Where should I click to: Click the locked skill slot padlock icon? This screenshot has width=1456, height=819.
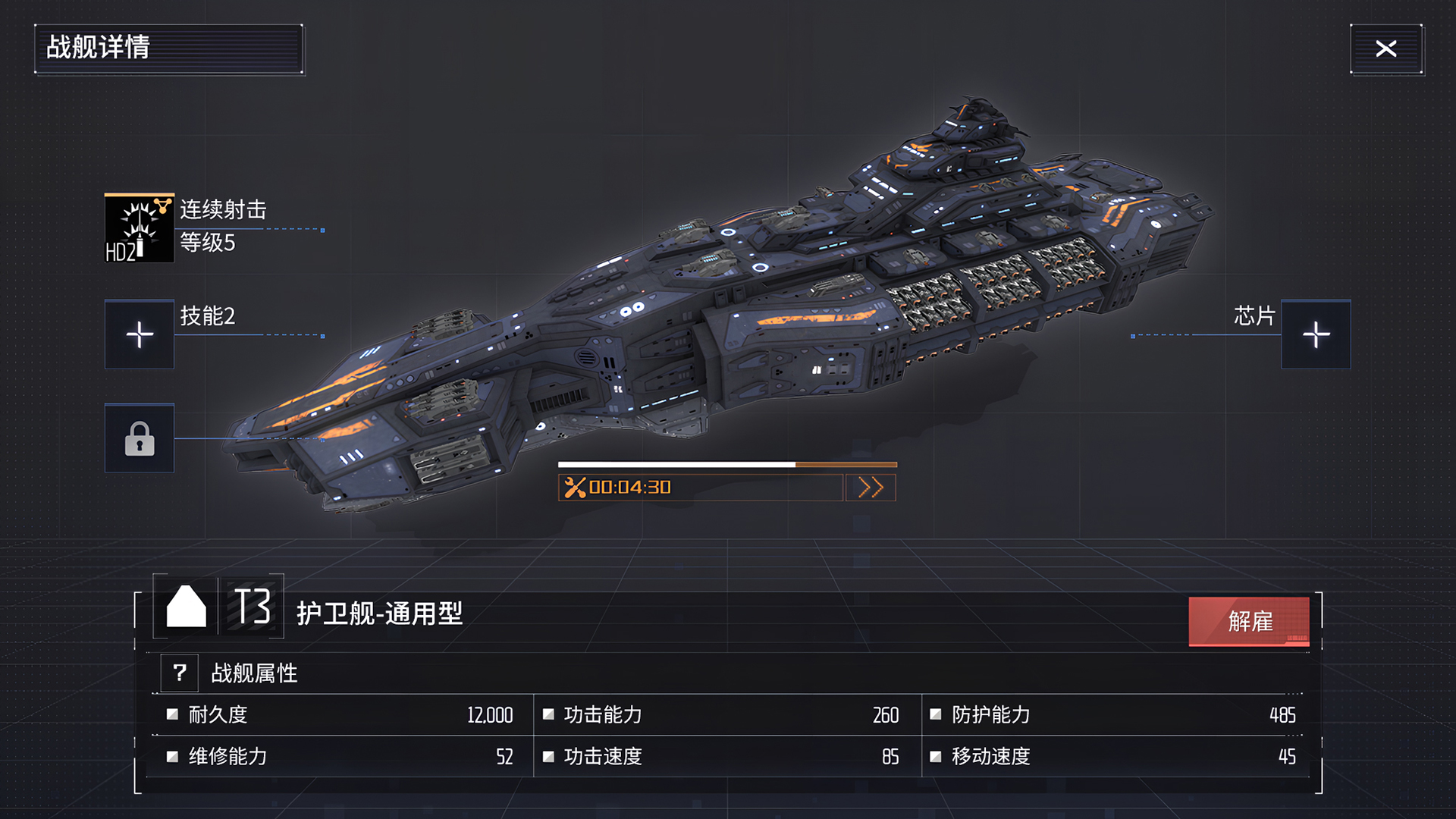(x=140, y=440)
